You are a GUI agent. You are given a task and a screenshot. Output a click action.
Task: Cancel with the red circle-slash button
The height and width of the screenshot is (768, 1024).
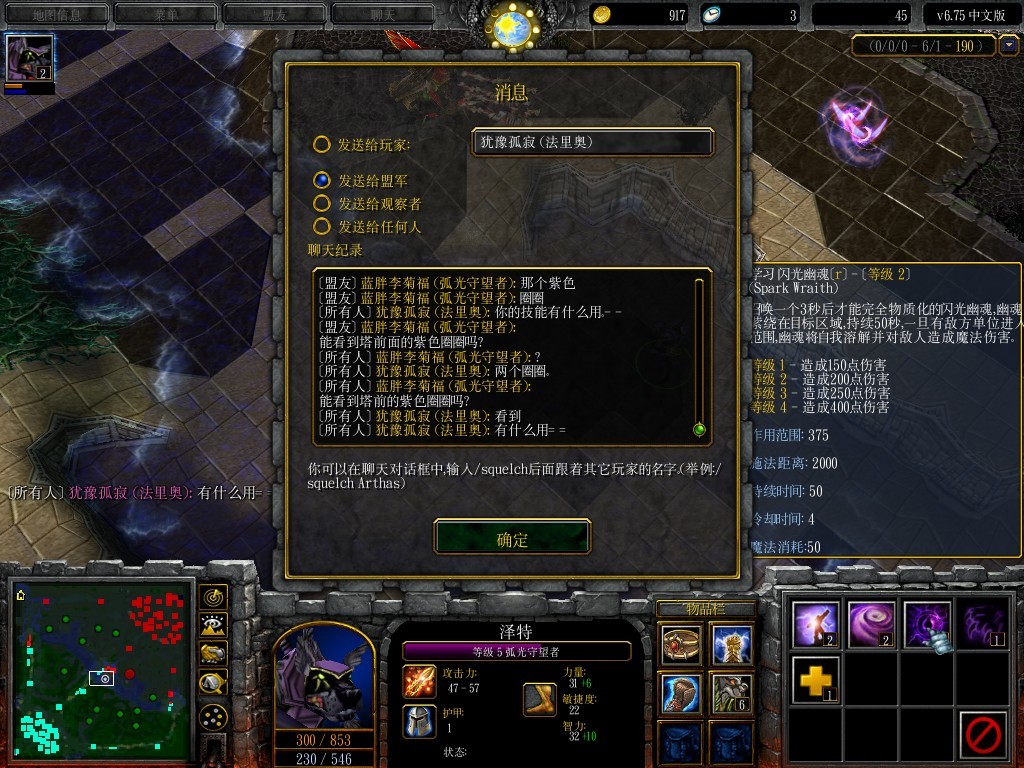(981, 735)
